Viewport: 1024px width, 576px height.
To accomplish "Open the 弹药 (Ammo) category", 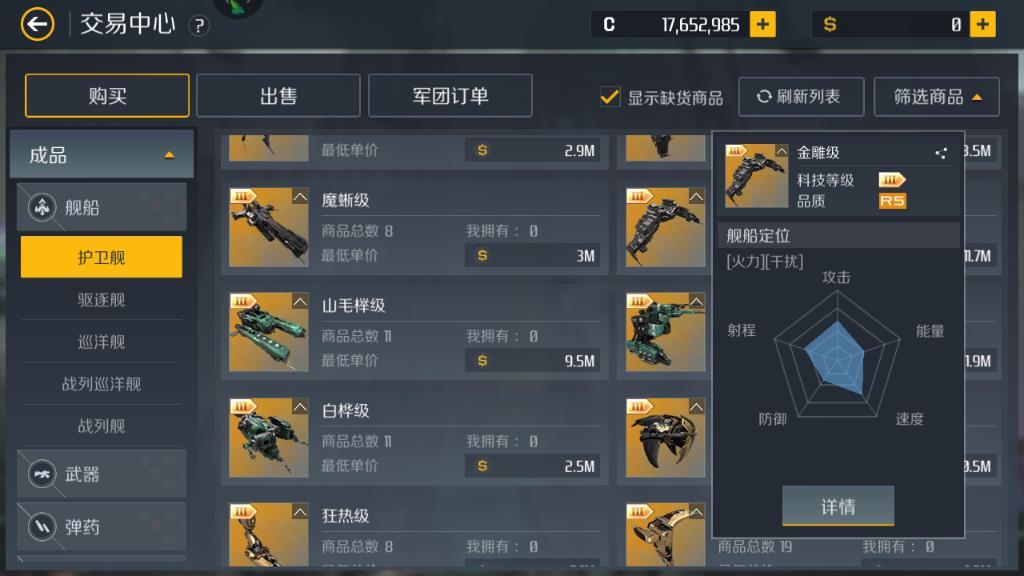I will click(x=102, y=526).
